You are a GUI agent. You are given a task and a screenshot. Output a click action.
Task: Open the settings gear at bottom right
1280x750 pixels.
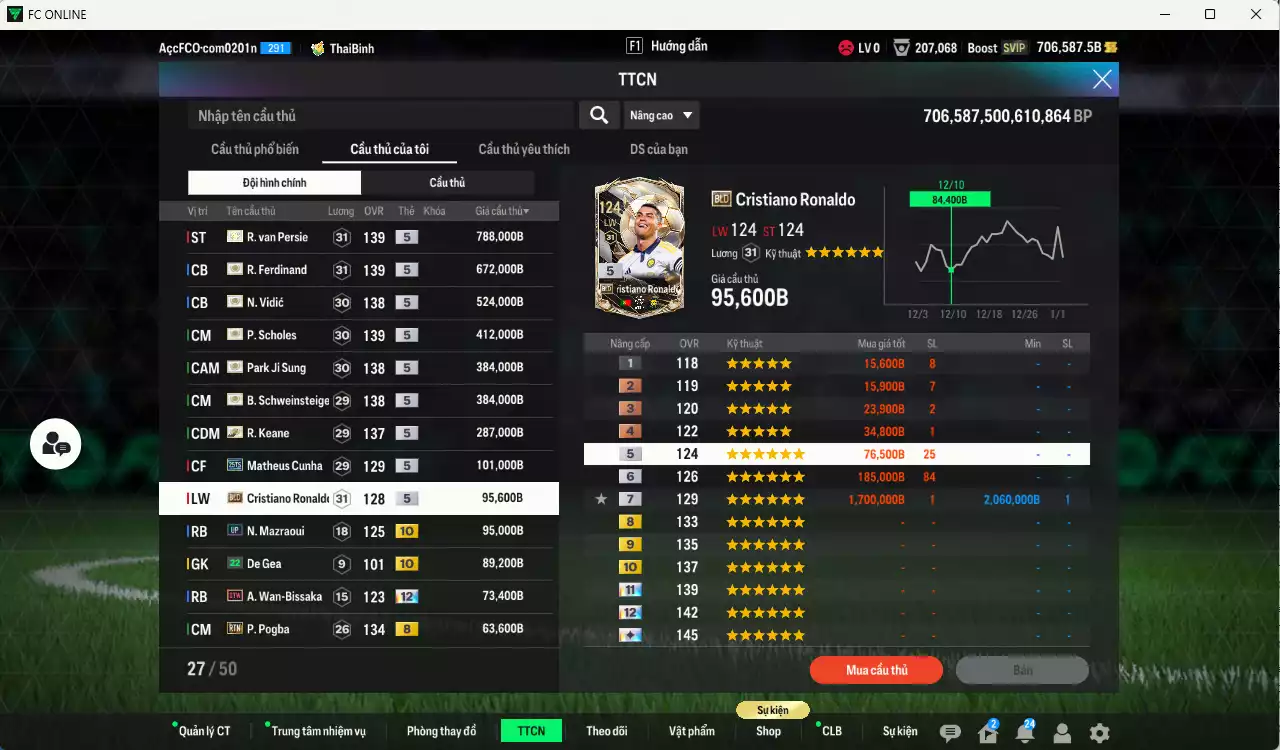pos(1100,731)
